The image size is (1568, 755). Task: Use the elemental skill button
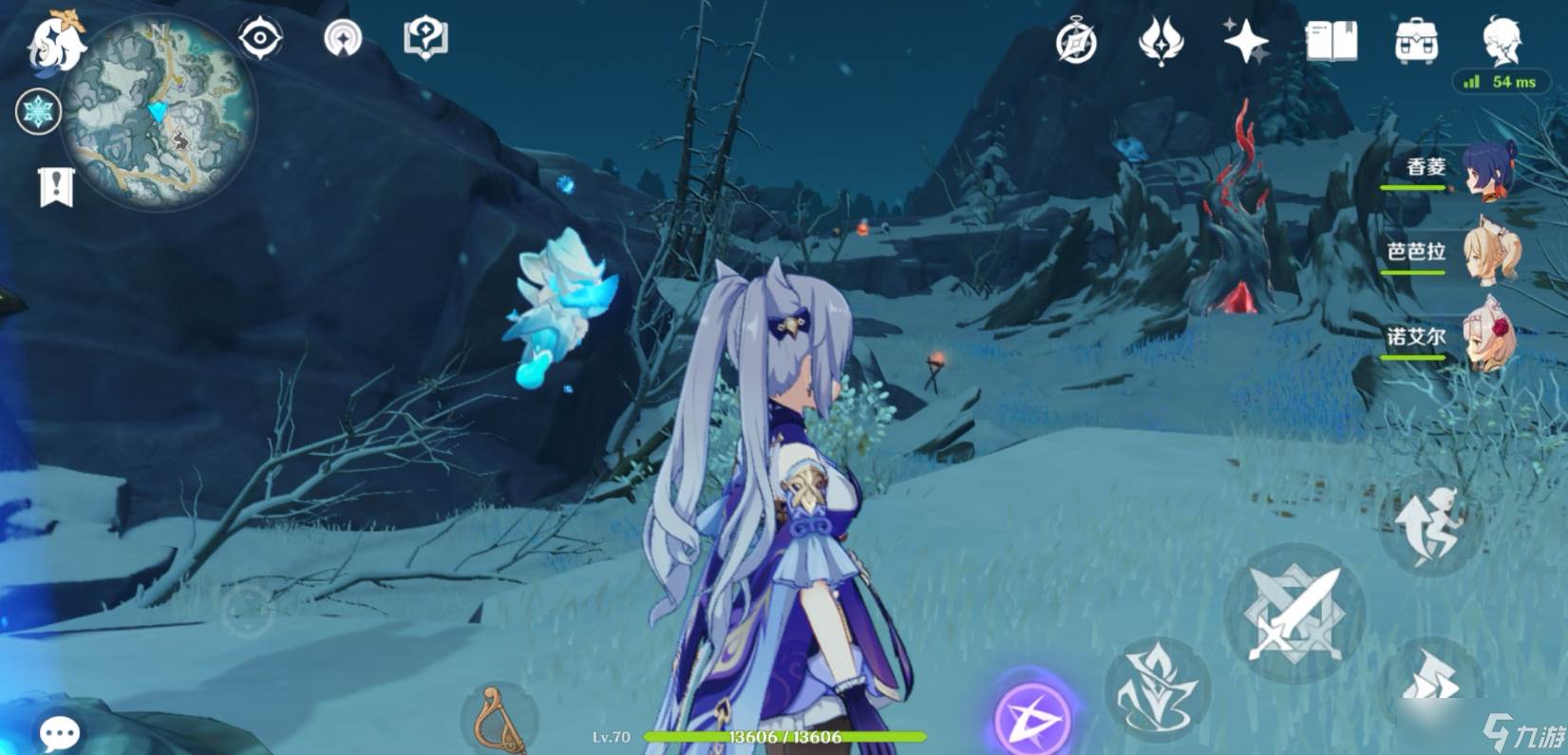click(1157, 689)
